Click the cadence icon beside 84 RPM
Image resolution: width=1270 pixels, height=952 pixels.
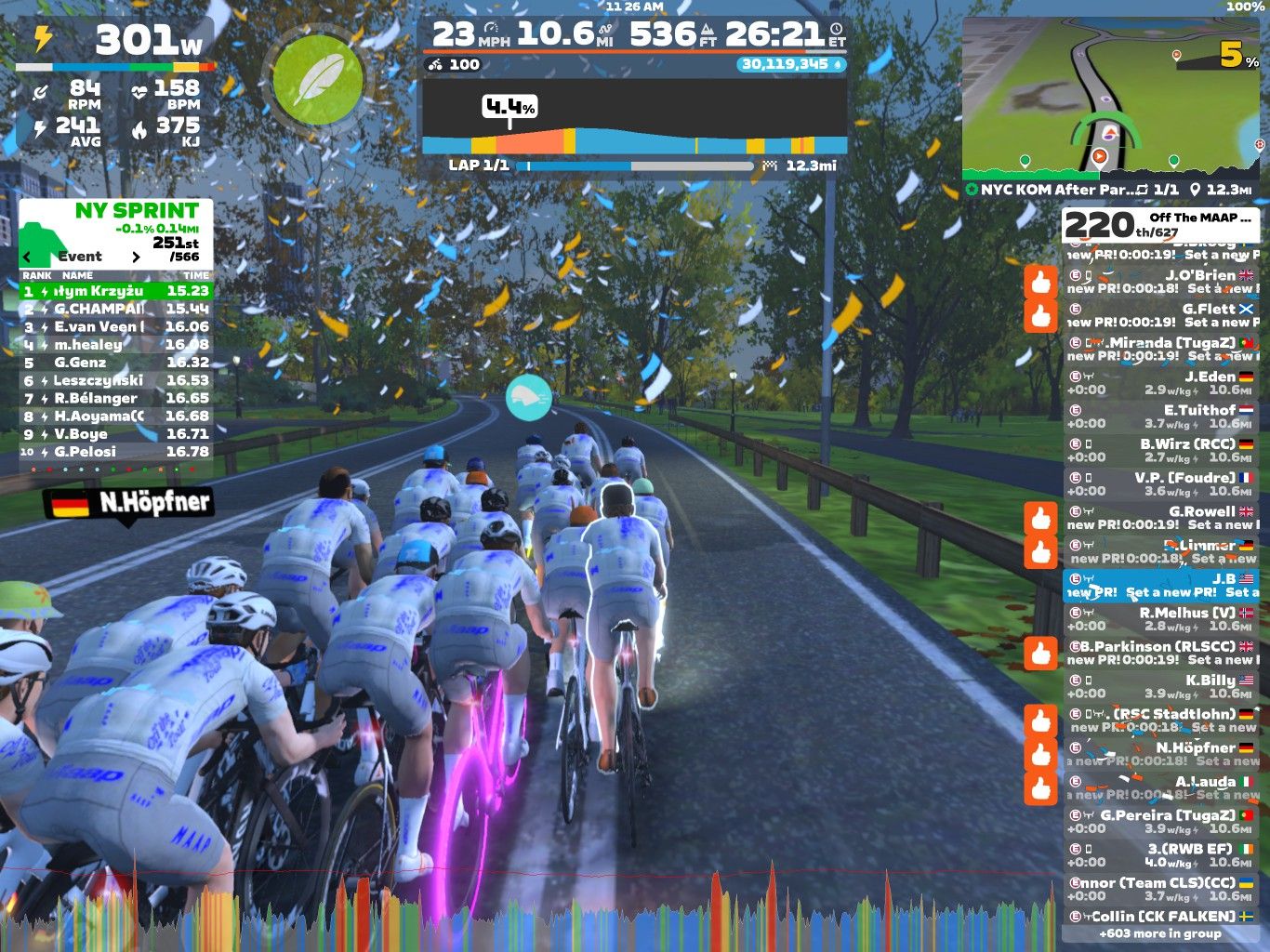41,92
